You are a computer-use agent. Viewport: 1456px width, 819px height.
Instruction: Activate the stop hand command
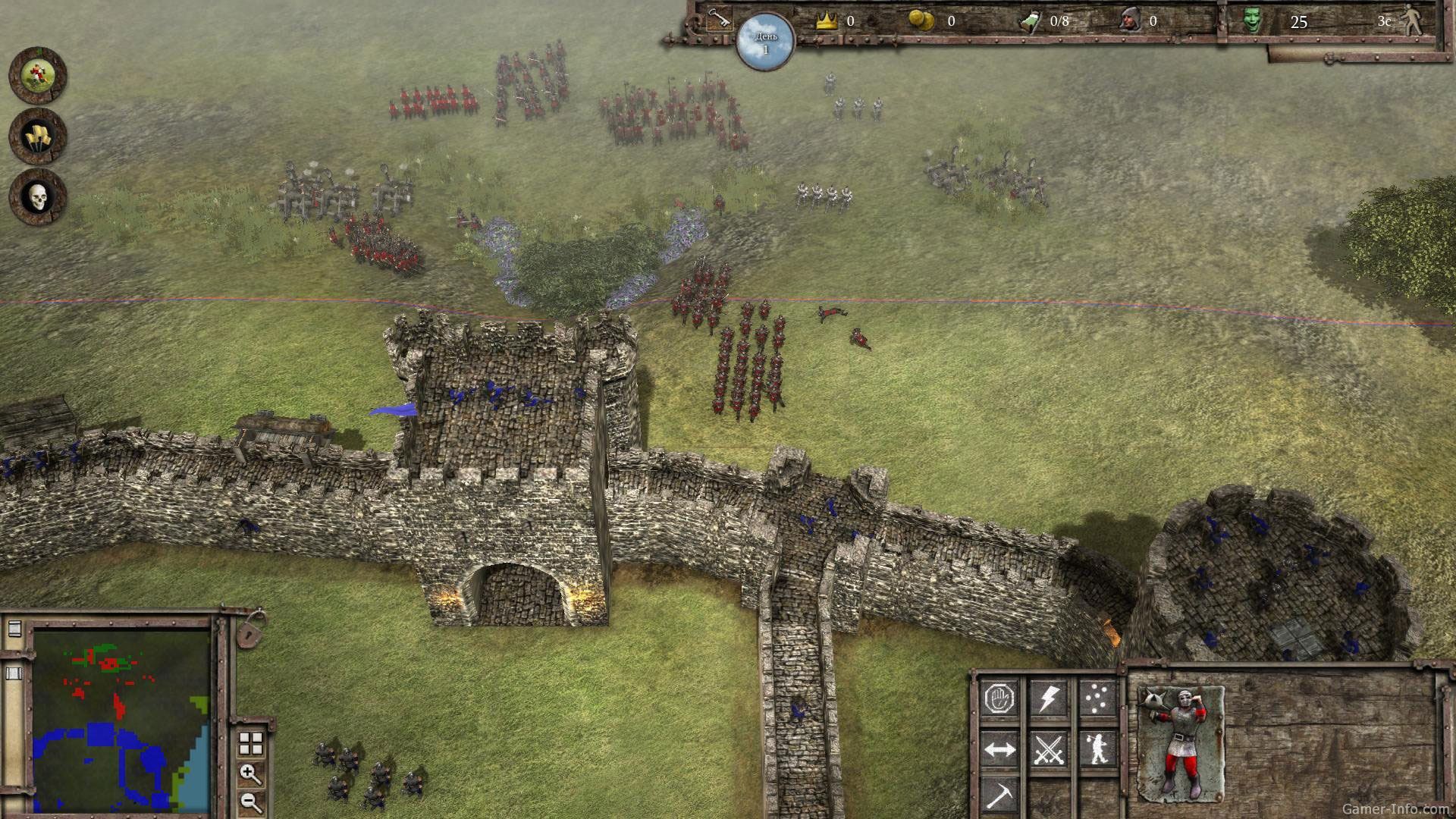999,698
